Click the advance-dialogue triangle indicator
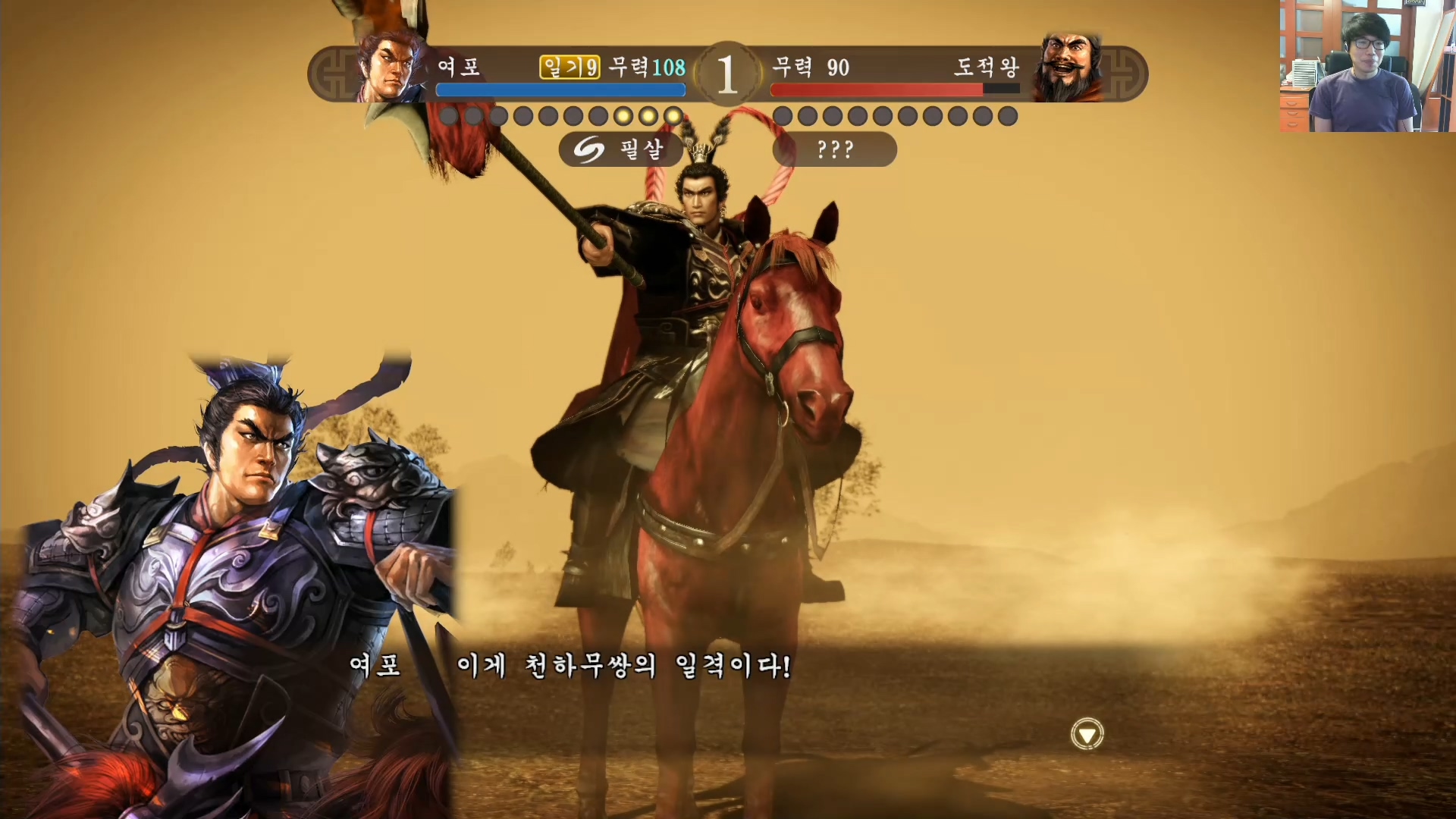Screen dimensions: 1456x819 tap(1087, 734)
